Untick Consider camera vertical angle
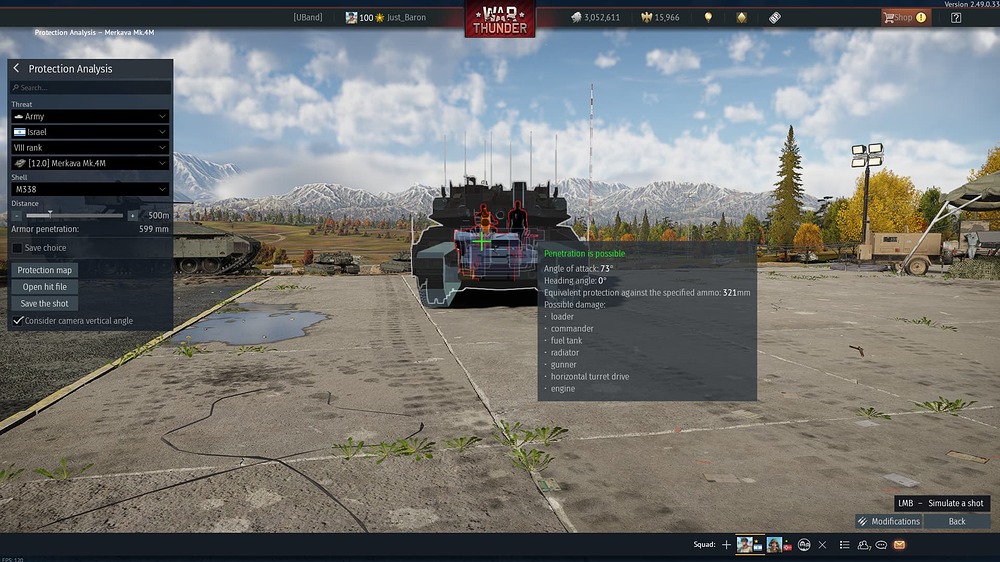Viewport: 1000px width, 562px height. [18, 321]
